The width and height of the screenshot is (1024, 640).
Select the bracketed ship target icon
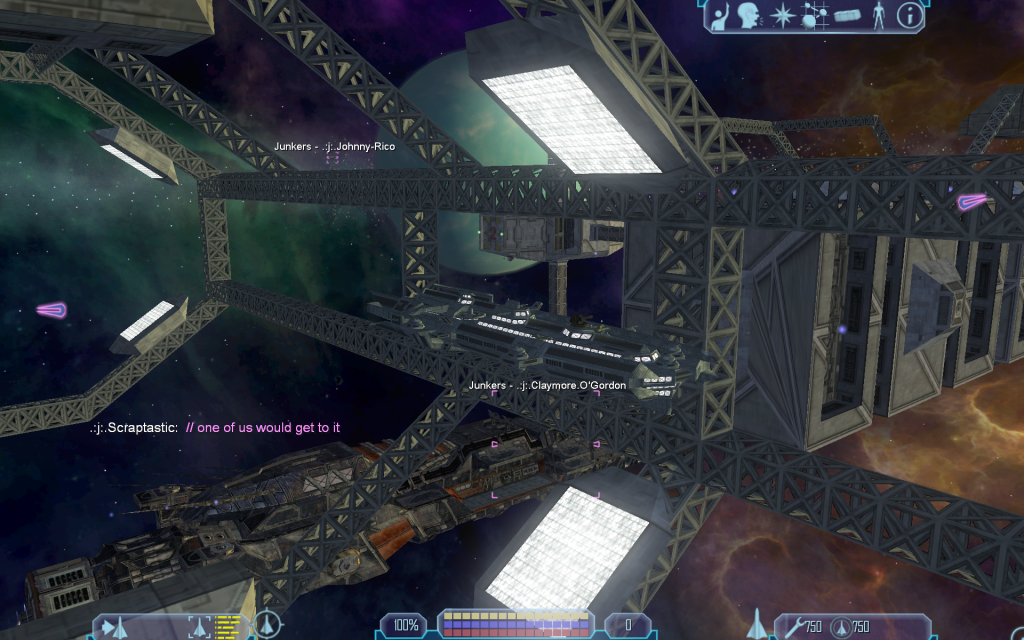point(199,627)
